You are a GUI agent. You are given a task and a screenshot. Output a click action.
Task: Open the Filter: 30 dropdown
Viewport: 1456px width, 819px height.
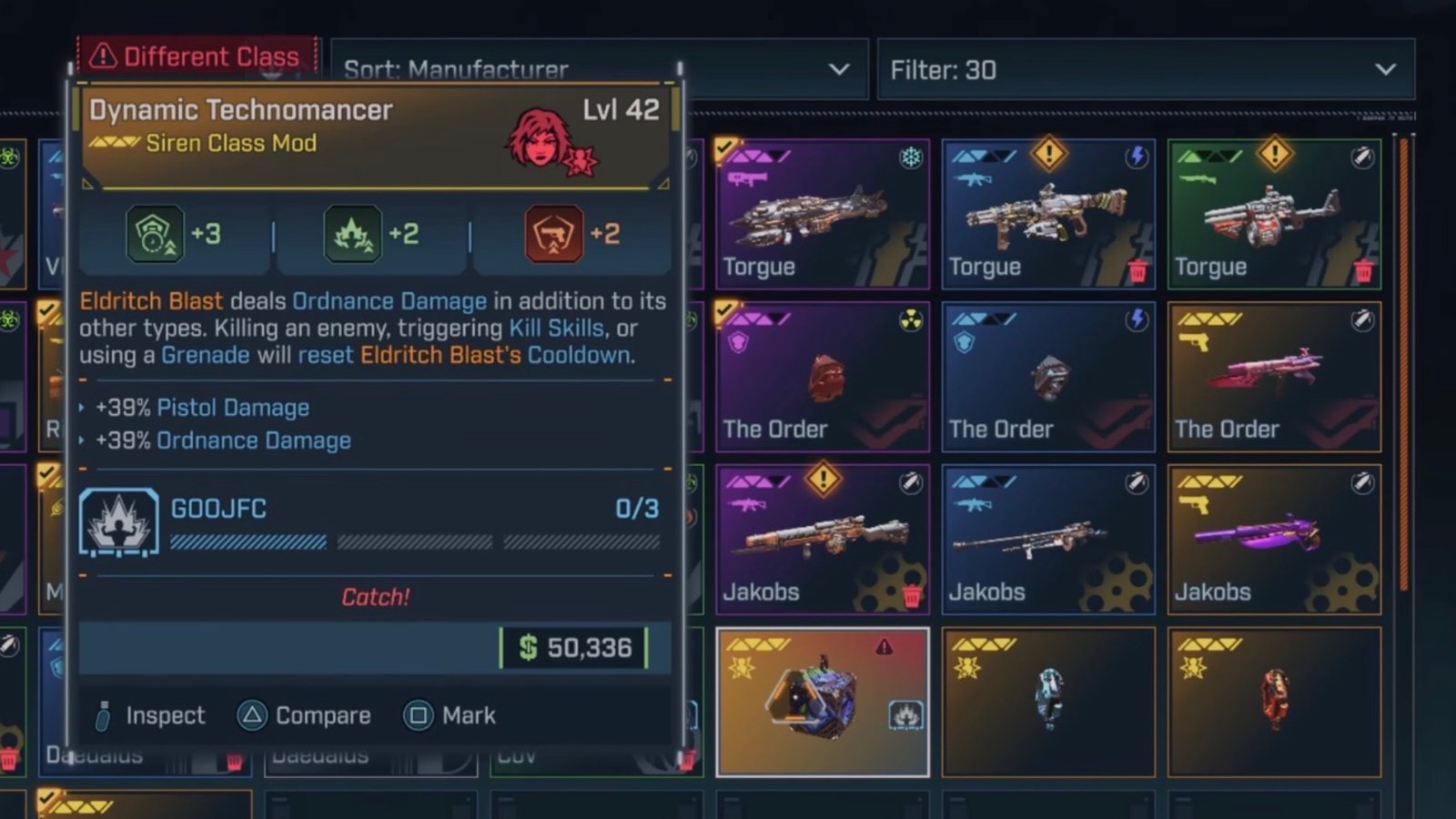[x=1145, y=69]
